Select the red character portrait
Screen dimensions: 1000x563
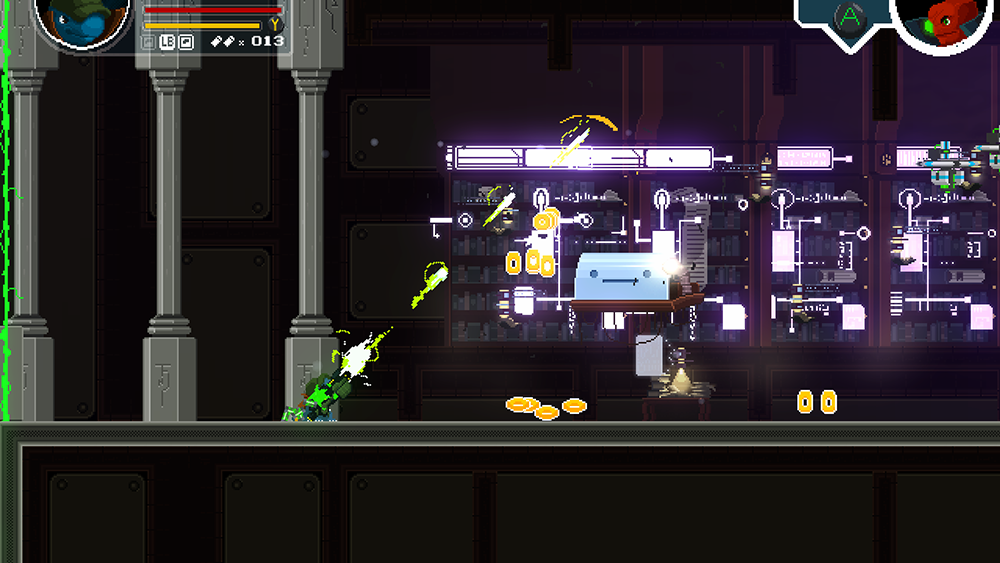pyautogui.click(x=944, y=20)
